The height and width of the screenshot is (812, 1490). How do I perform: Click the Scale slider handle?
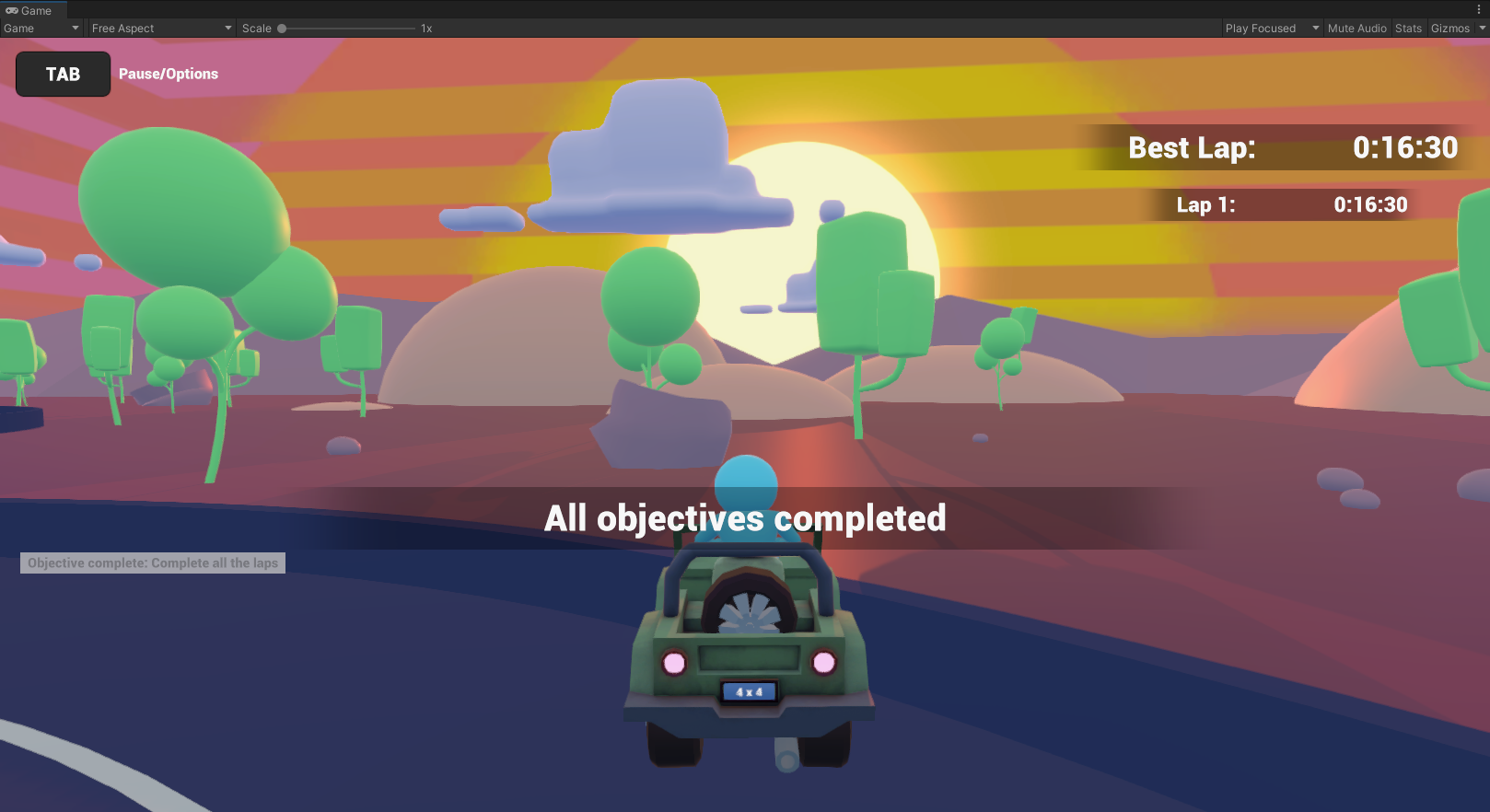coord(282,28)
